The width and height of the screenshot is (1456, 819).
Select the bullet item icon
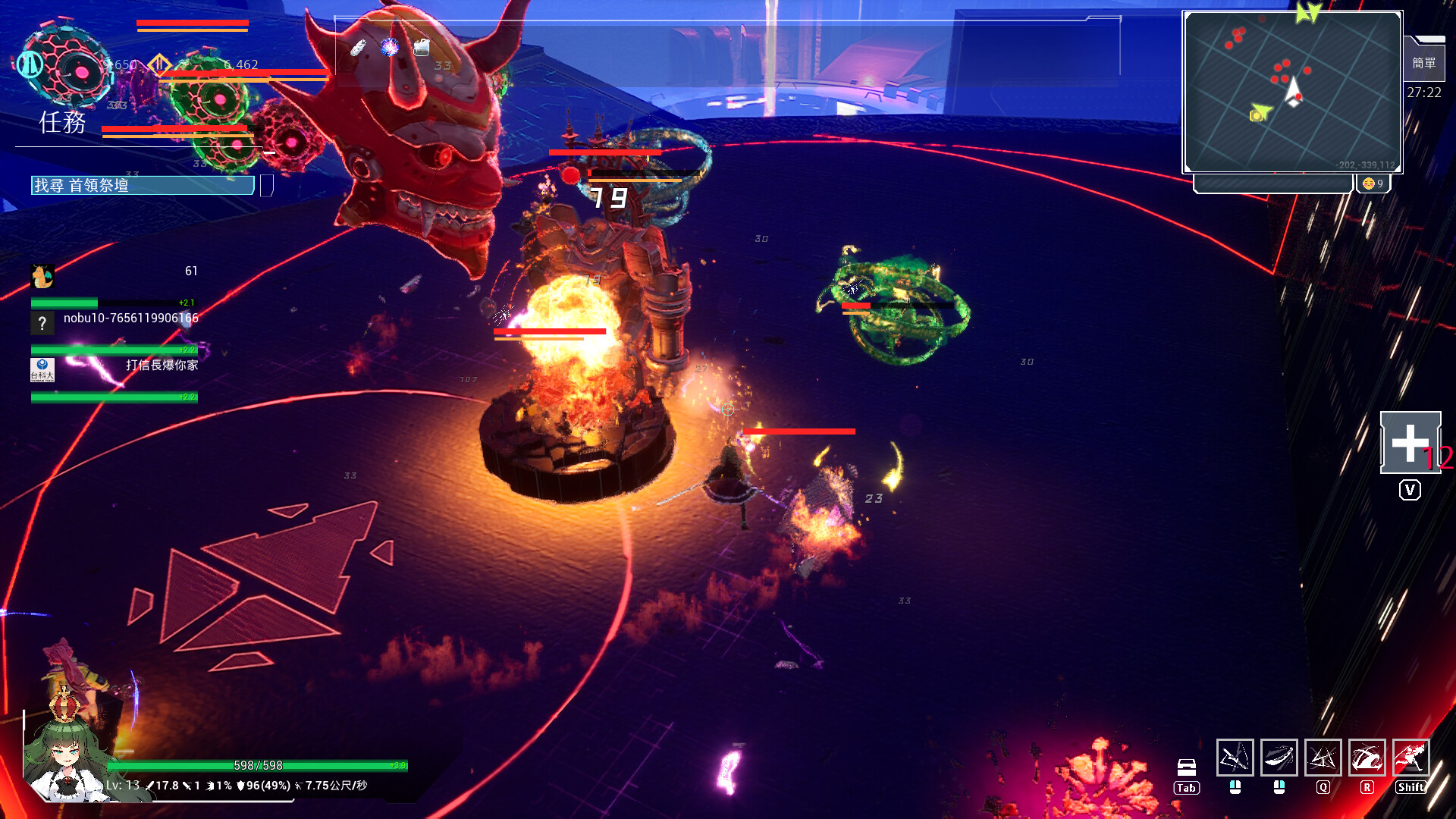pos(358,48)
